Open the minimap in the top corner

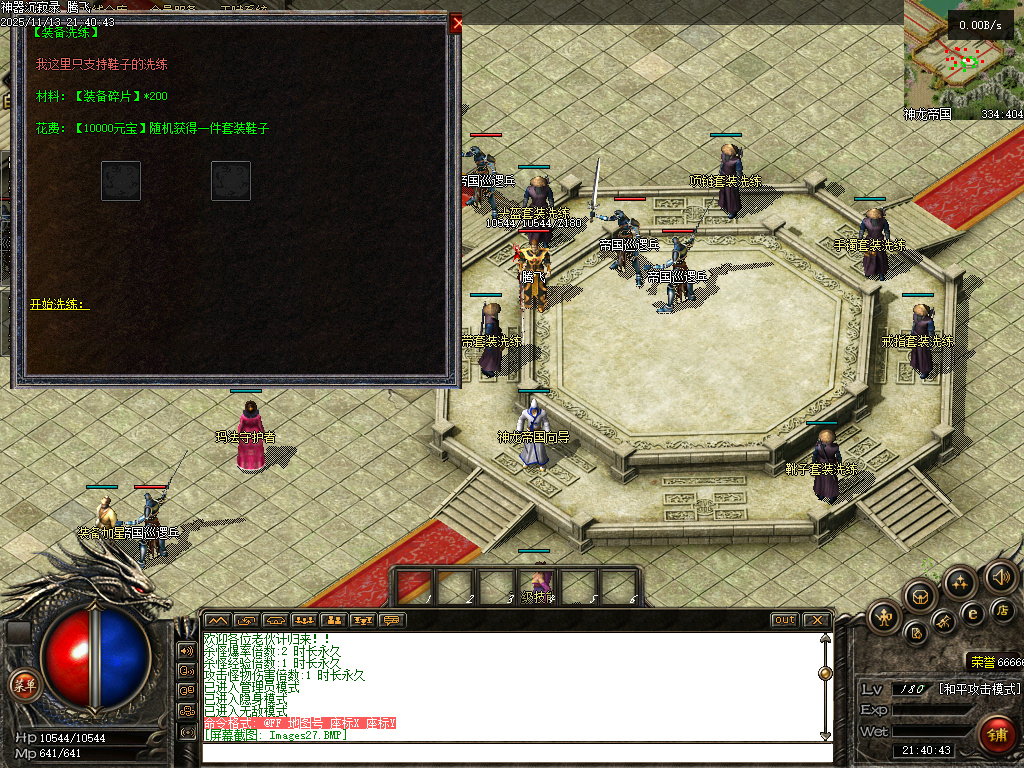pyautogui.click(x=963, y=60)
